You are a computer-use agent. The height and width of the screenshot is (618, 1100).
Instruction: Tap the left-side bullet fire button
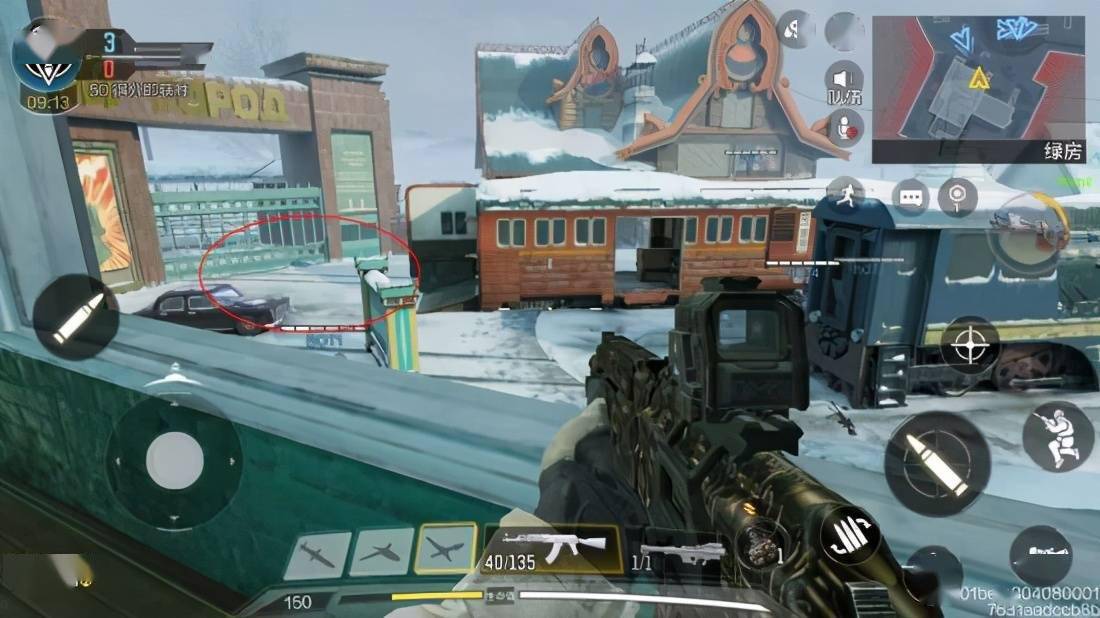(x=76, y=317)
